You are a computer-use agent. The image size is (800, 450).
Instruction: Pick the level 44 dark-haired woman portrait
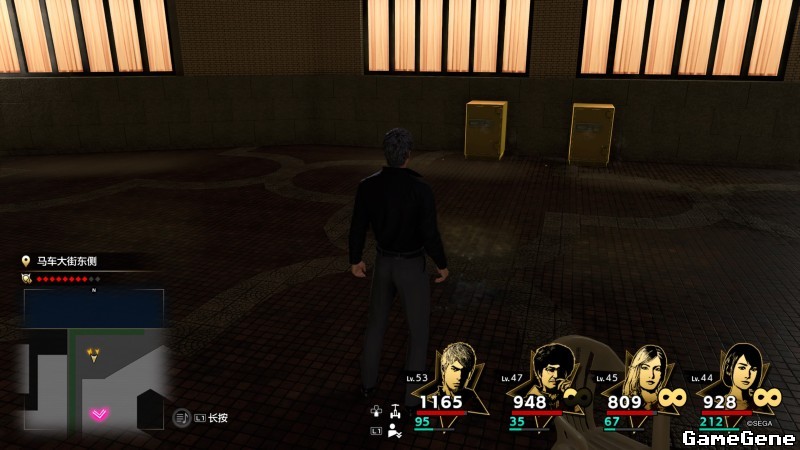[739, 370]
